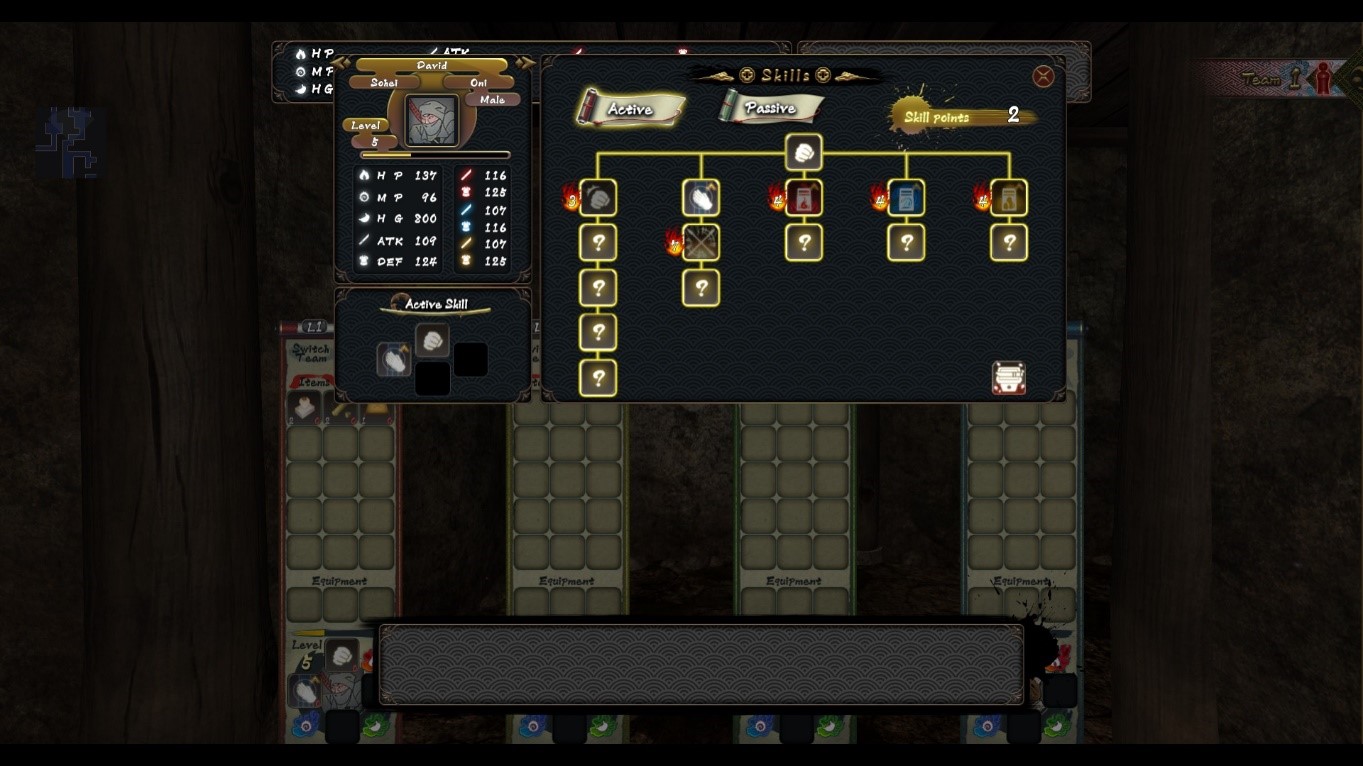
Task: Click David's character portrait
Action: click(432, 120)
